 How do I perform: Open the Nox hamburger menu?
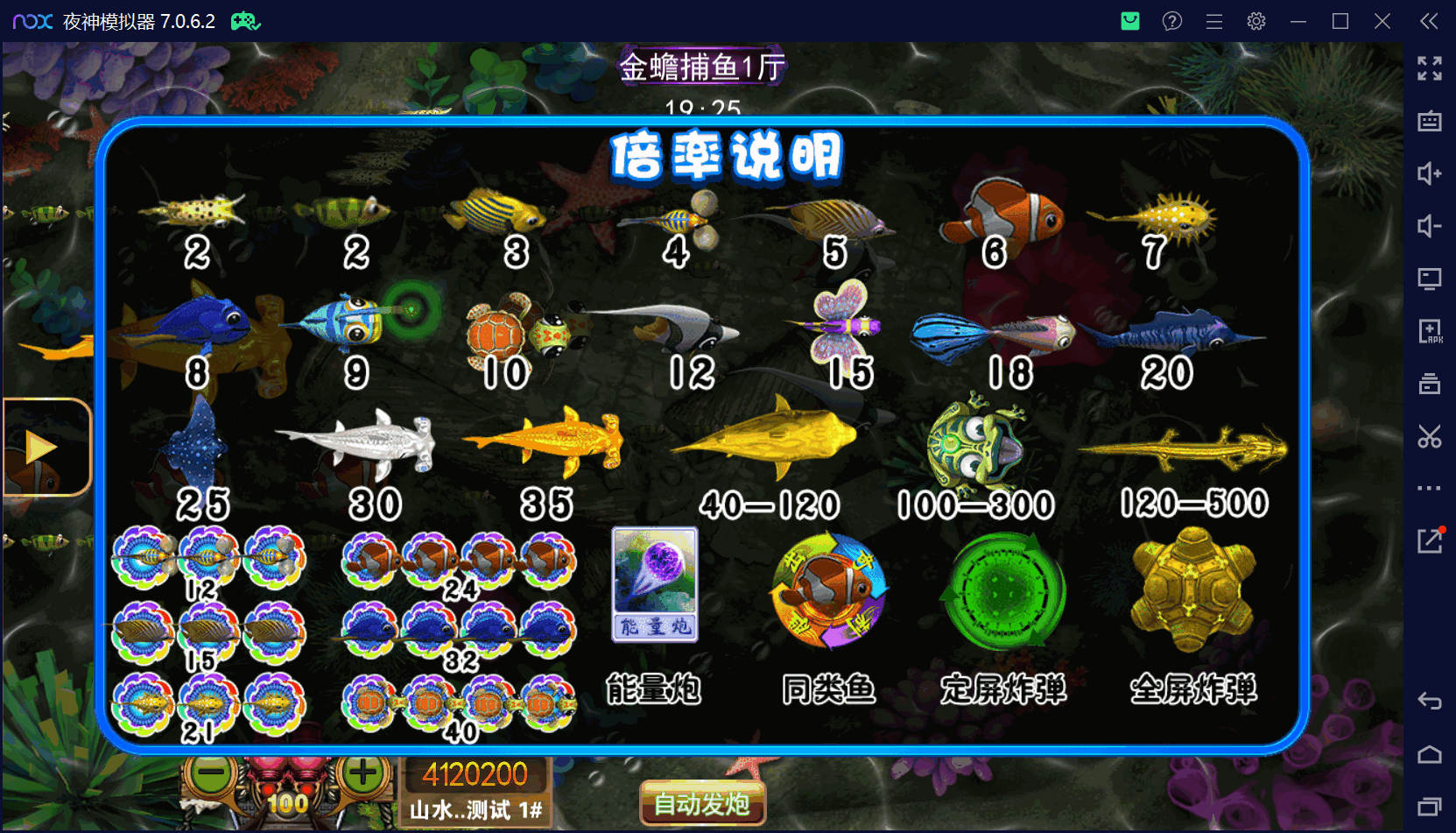tap(1213, 21)
